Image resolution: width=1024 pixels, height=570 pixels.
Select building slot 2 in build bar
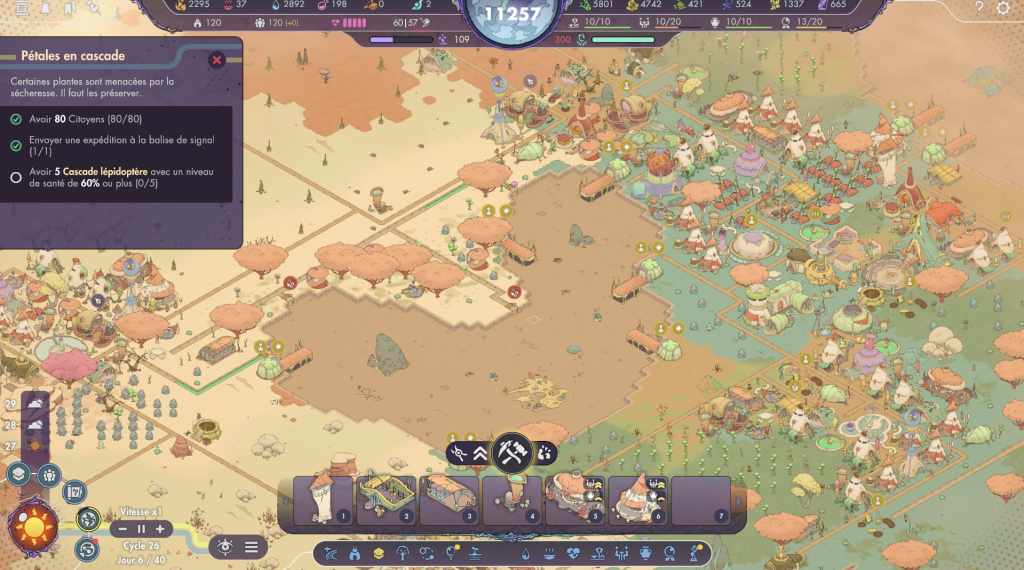pyautogui.click(x=386, y=499)
